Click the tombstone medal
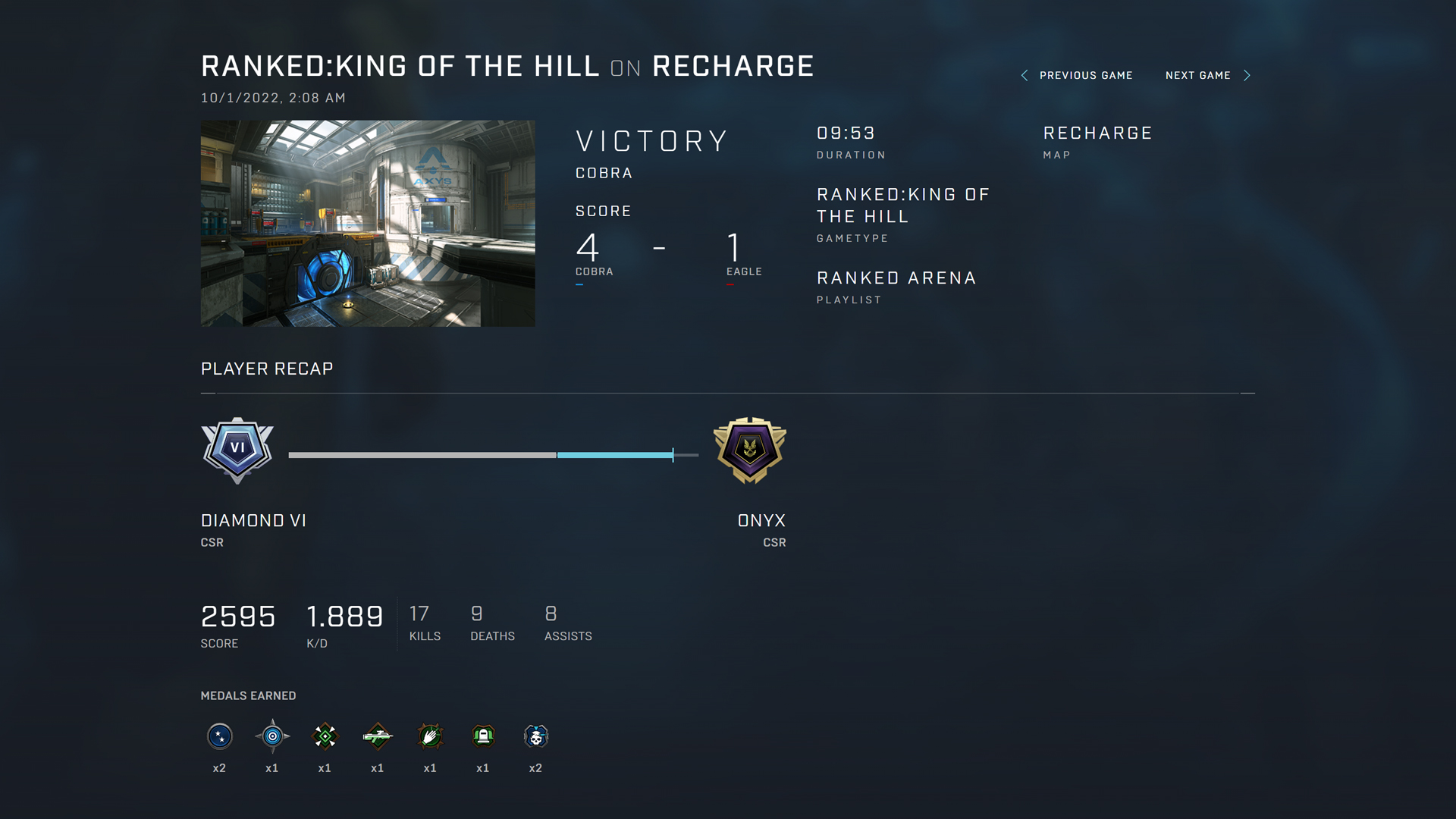Viewport: 1456px width, 819px height. point(483,736)
